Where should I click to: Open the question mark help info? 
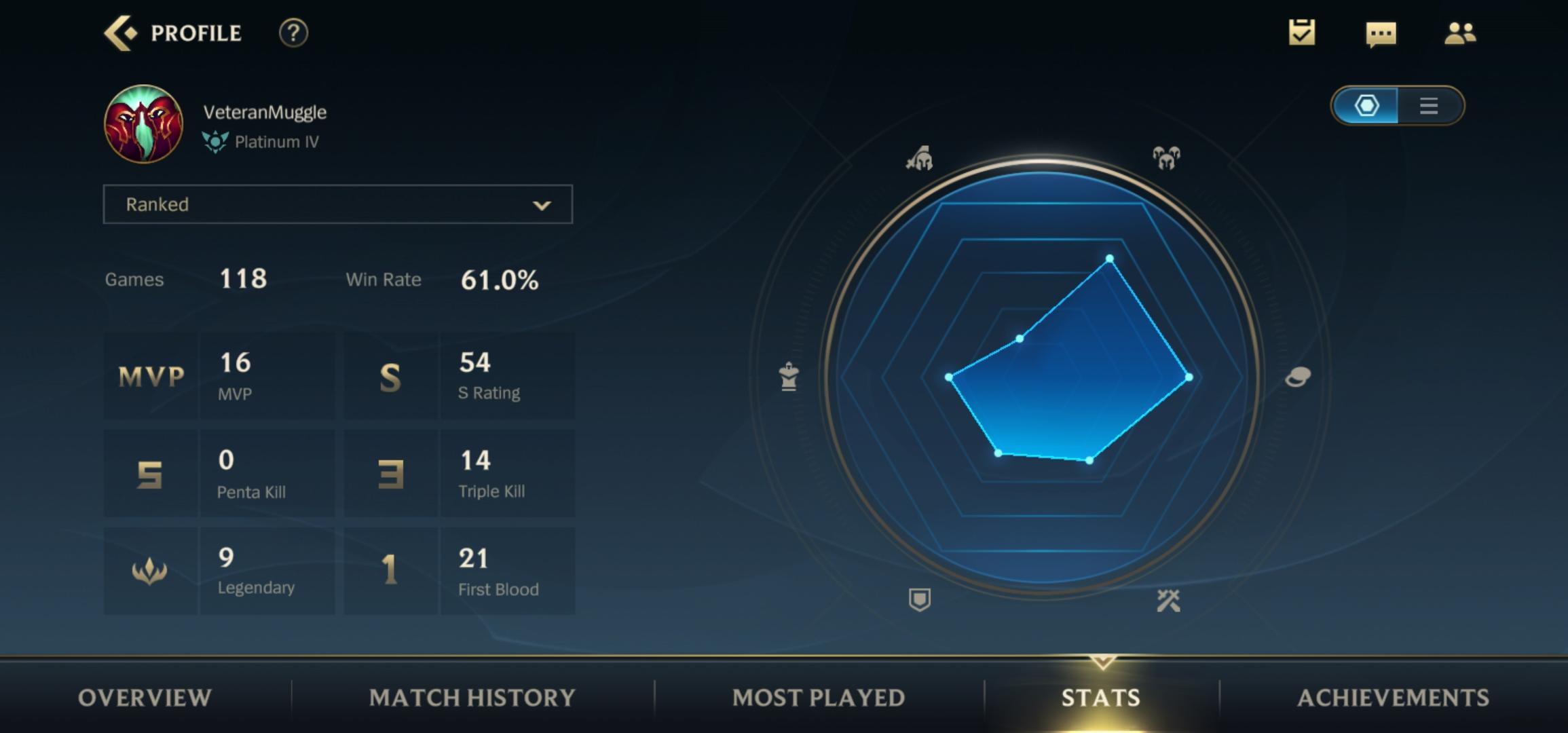(x=293, y=33)
